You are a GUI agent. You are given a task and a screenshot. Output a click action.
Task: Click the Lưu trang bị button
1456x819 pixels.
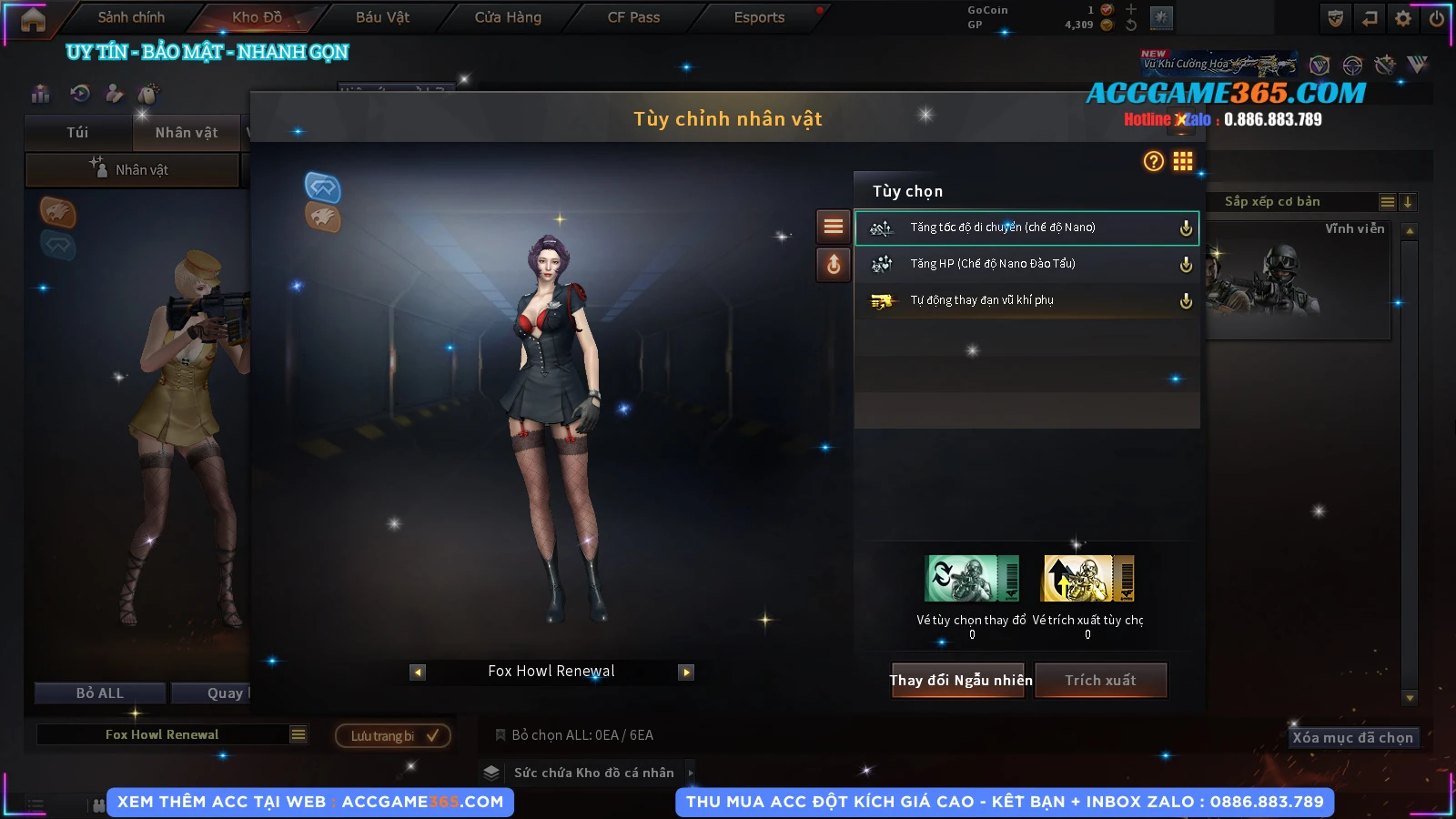click(x=393, y=735)
